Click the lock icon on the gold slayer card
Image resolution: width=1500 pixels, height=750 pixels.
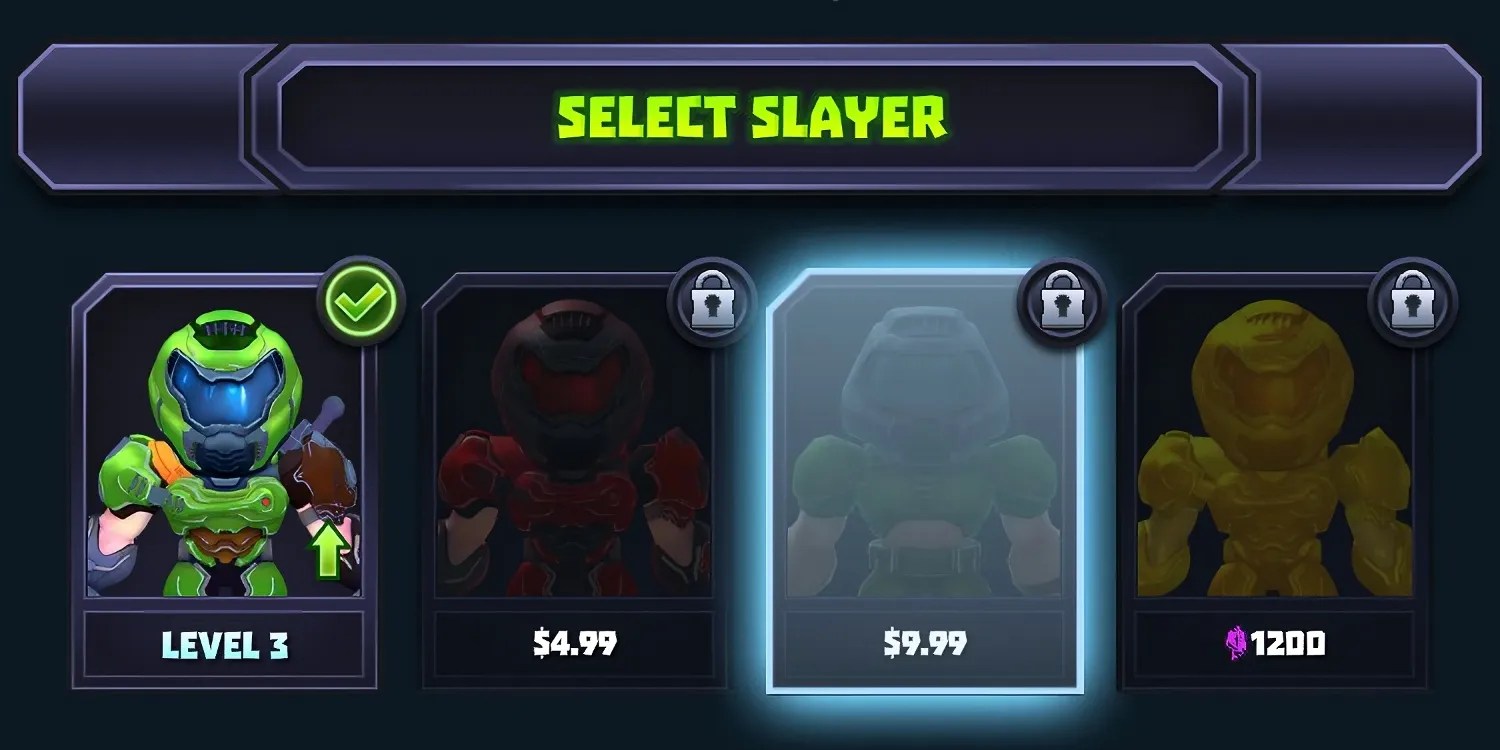(x=1412, y=305)
